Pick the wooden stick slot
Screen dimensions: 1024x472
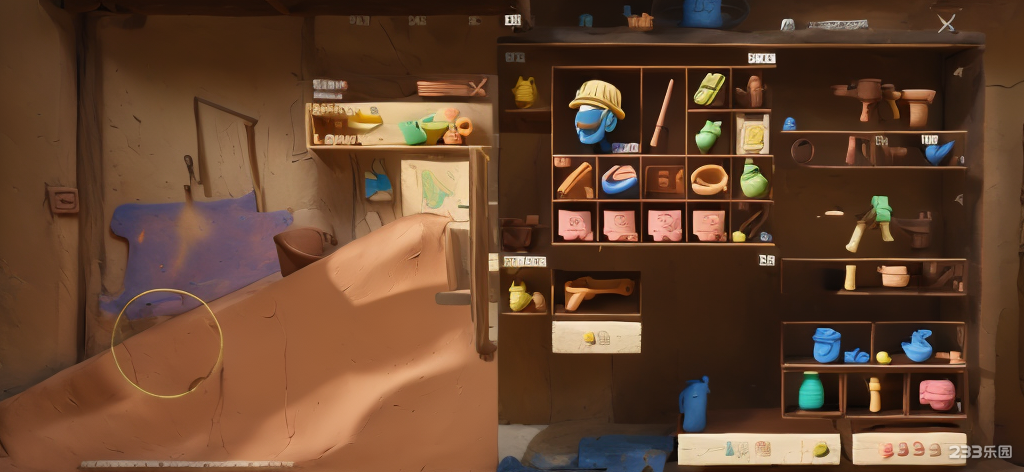coord(663,111)
